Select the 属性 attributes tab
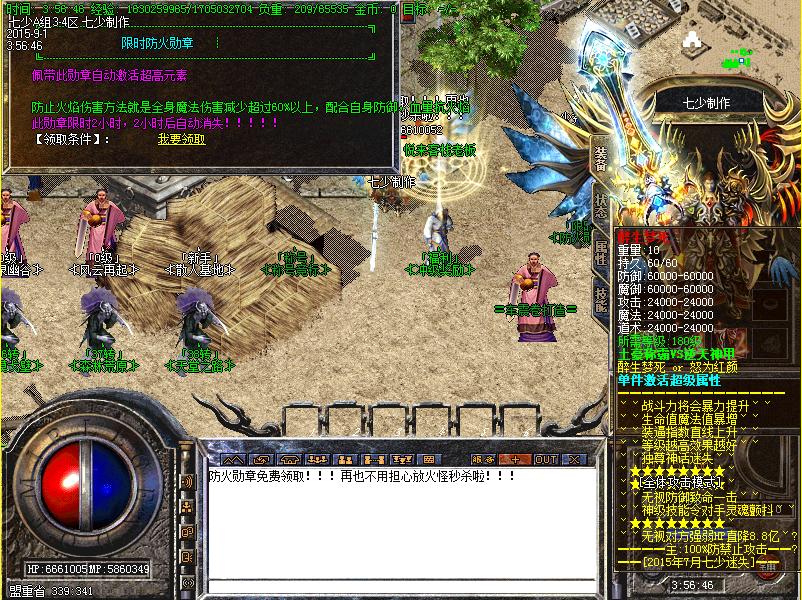802x600 pixels. 601,250
